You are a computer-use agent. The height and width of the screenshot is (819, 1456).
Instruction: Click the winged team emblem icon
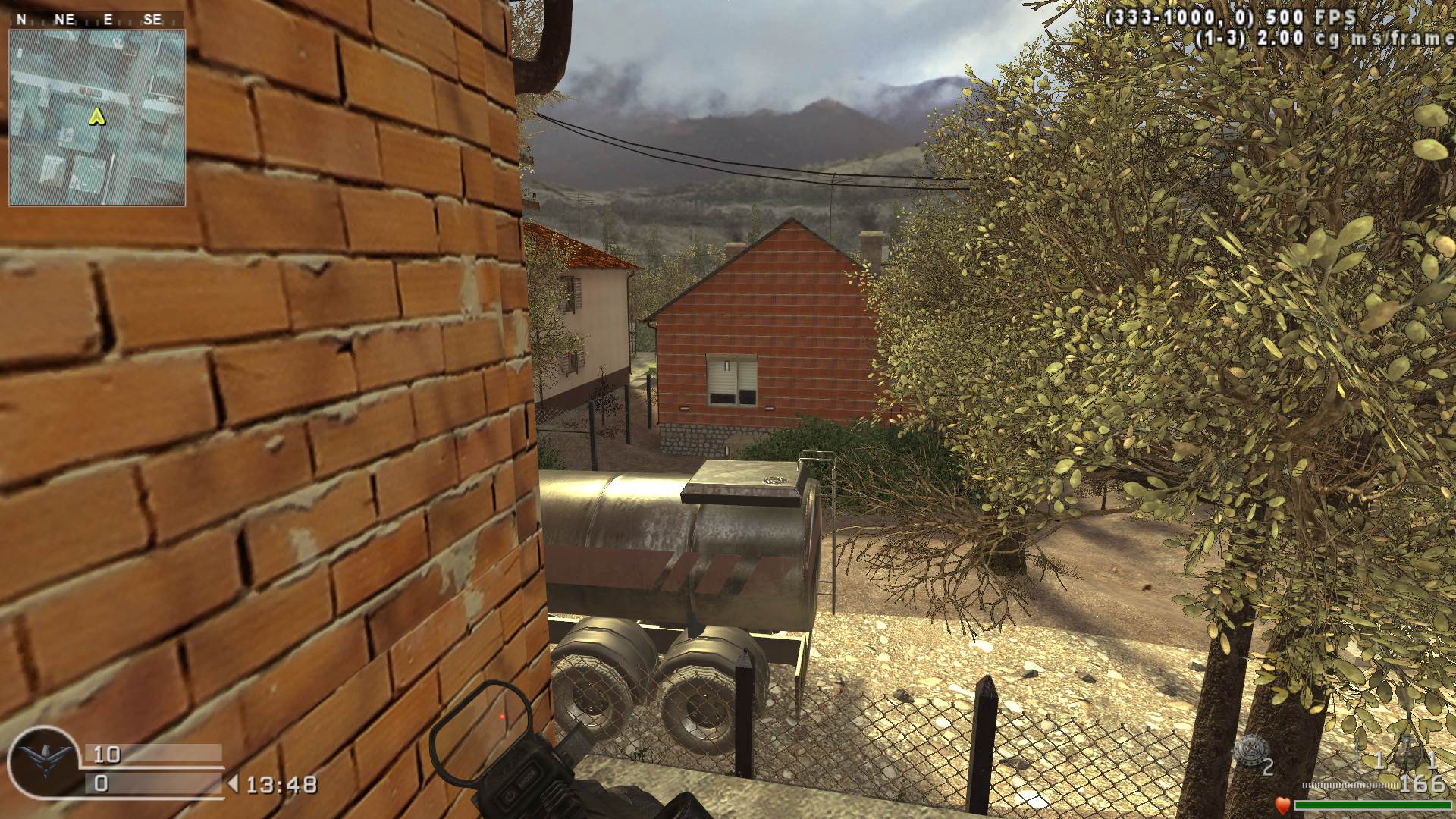click(44, 761)
